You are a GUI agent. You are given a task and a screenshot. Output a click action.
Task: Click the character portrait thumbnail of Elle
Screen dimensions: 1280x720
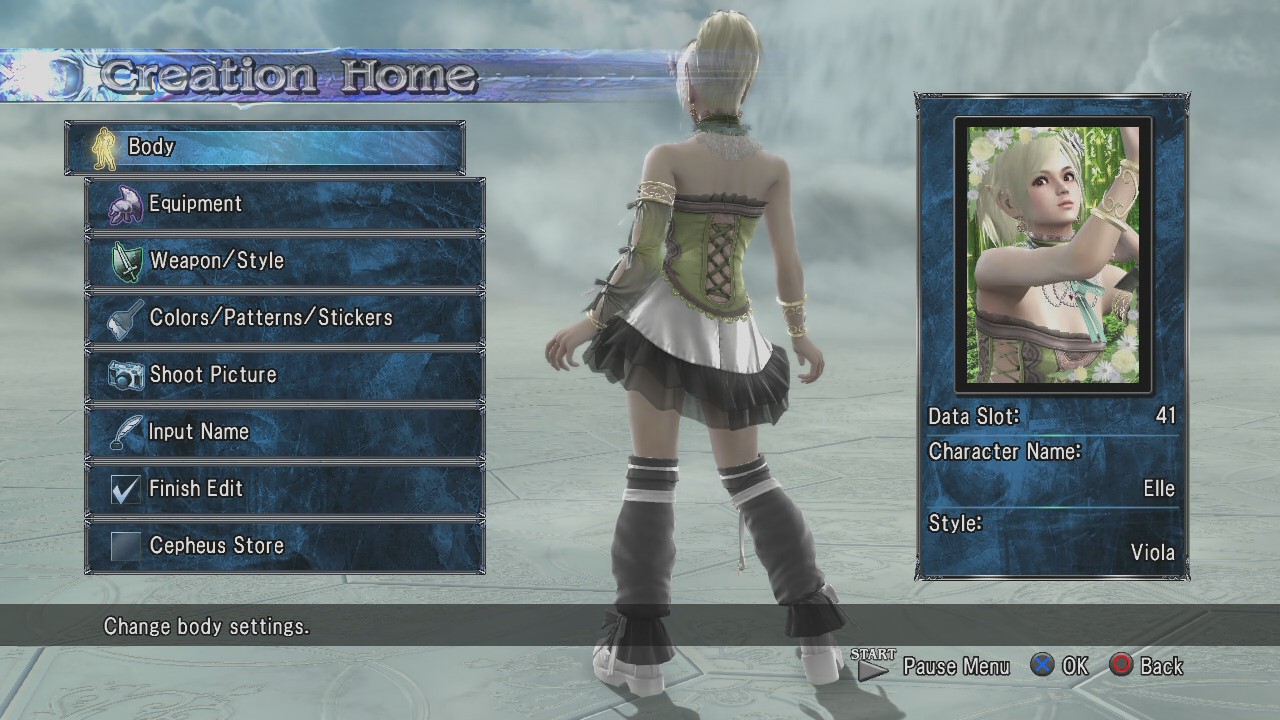(x=1053, y=254)
